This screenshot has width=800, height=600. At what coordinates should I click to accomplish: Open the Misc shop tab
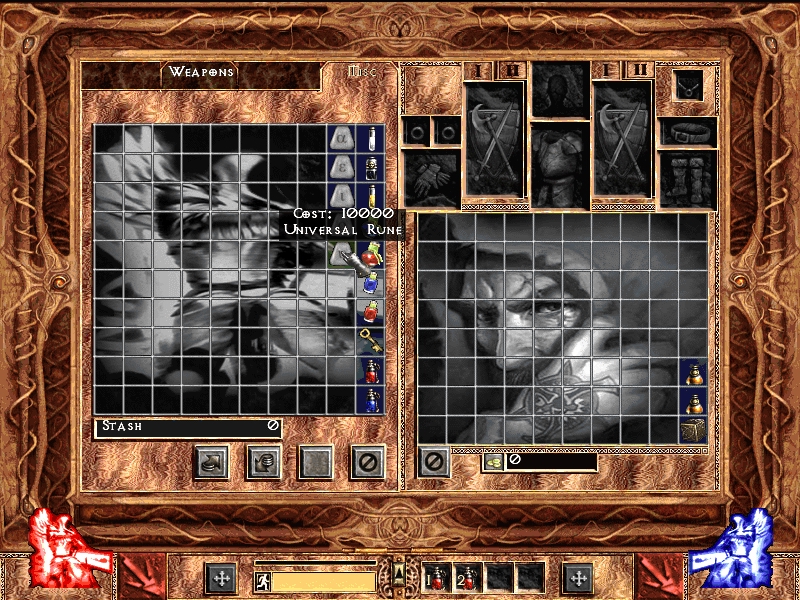click(x=360, y=72)
